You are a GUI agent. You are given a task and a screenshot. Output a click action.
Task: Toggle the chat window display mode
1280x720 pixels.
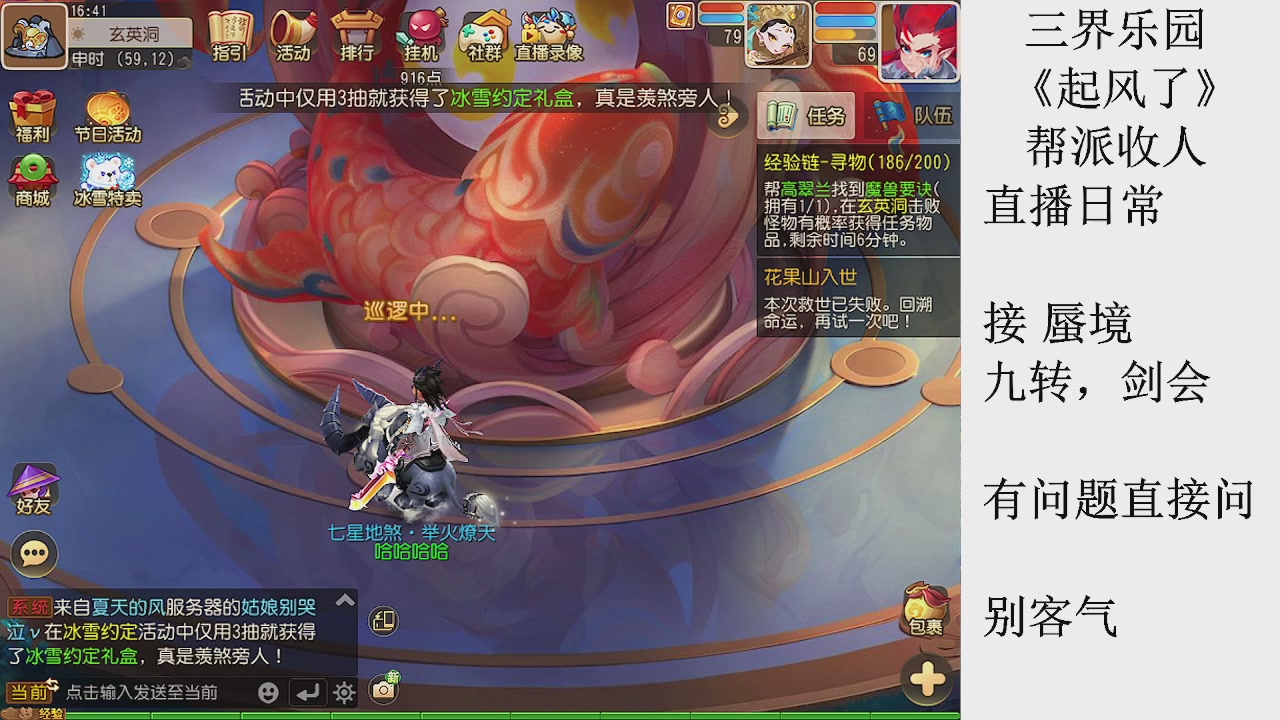coord(381,621)
